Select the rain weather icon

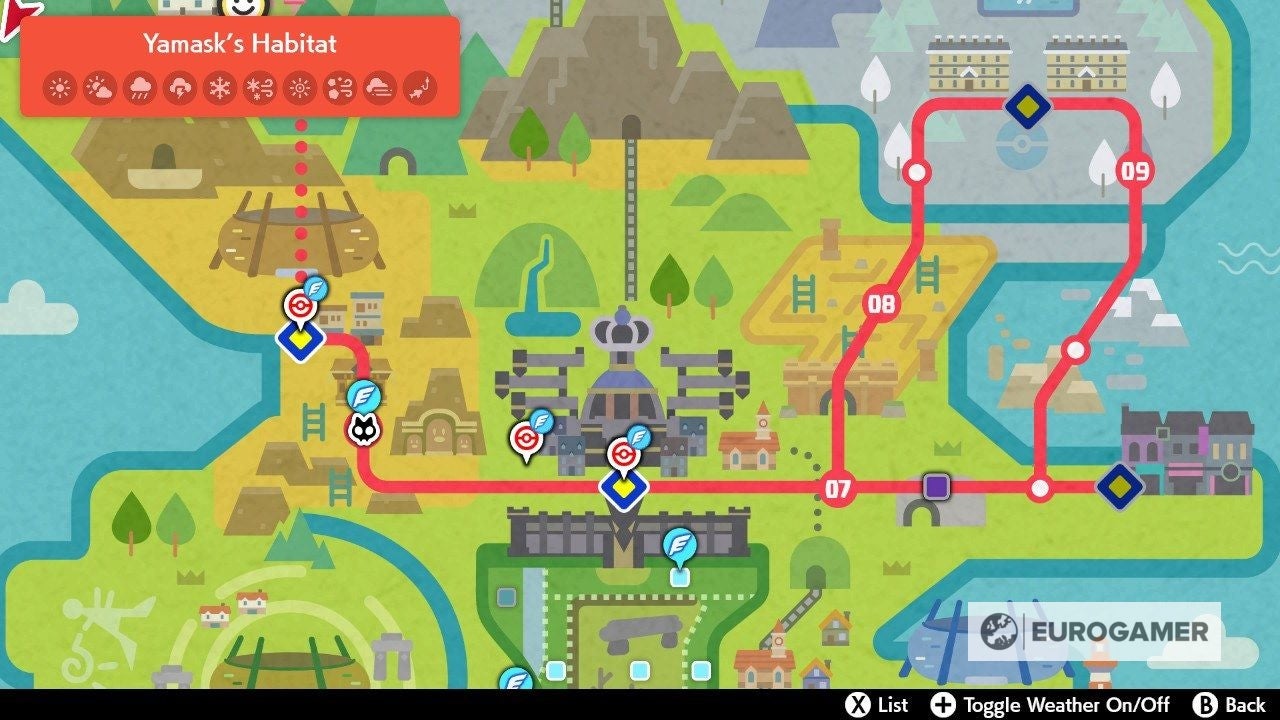(141, 88)
